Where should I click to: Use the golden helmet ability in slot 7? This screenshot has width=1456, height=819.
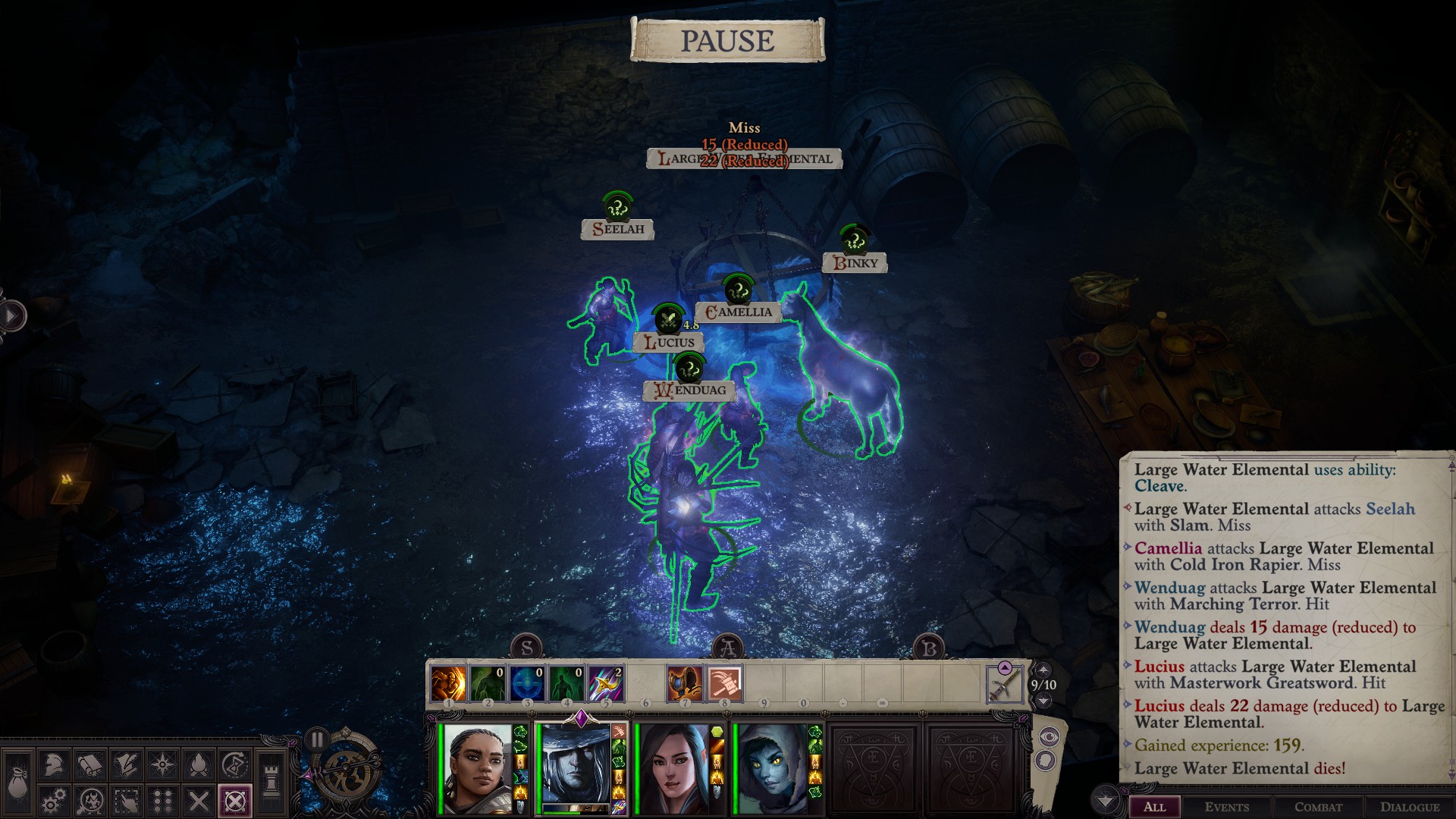(x=685, y=683)
